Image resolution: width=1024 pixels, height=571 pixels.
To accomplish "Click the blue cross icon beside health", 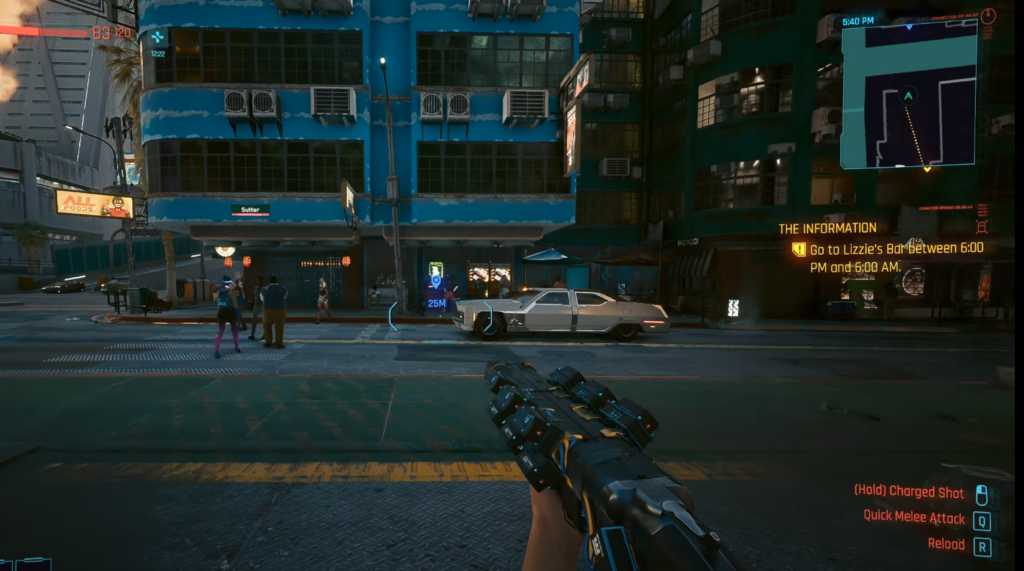I will point(157,38).
